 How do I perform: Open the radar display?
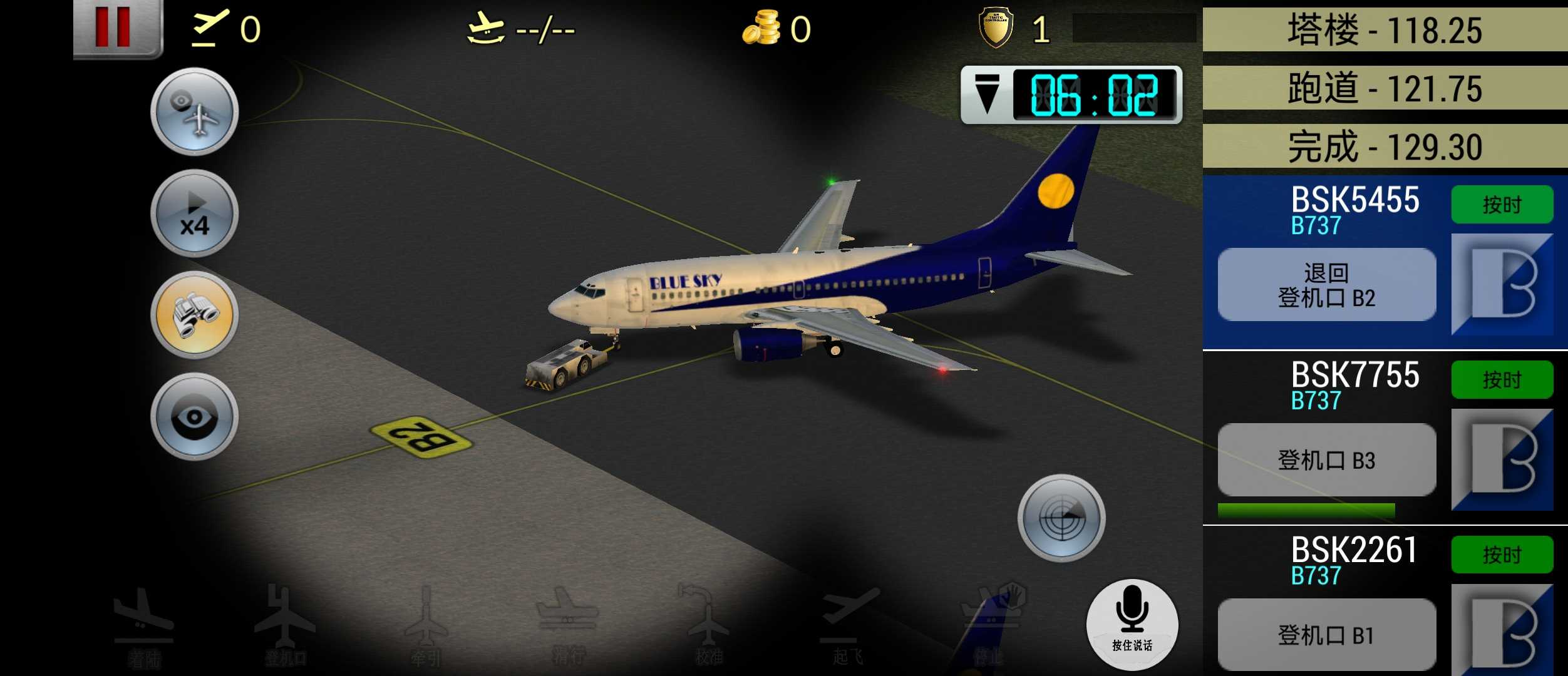pos(1061,518)
